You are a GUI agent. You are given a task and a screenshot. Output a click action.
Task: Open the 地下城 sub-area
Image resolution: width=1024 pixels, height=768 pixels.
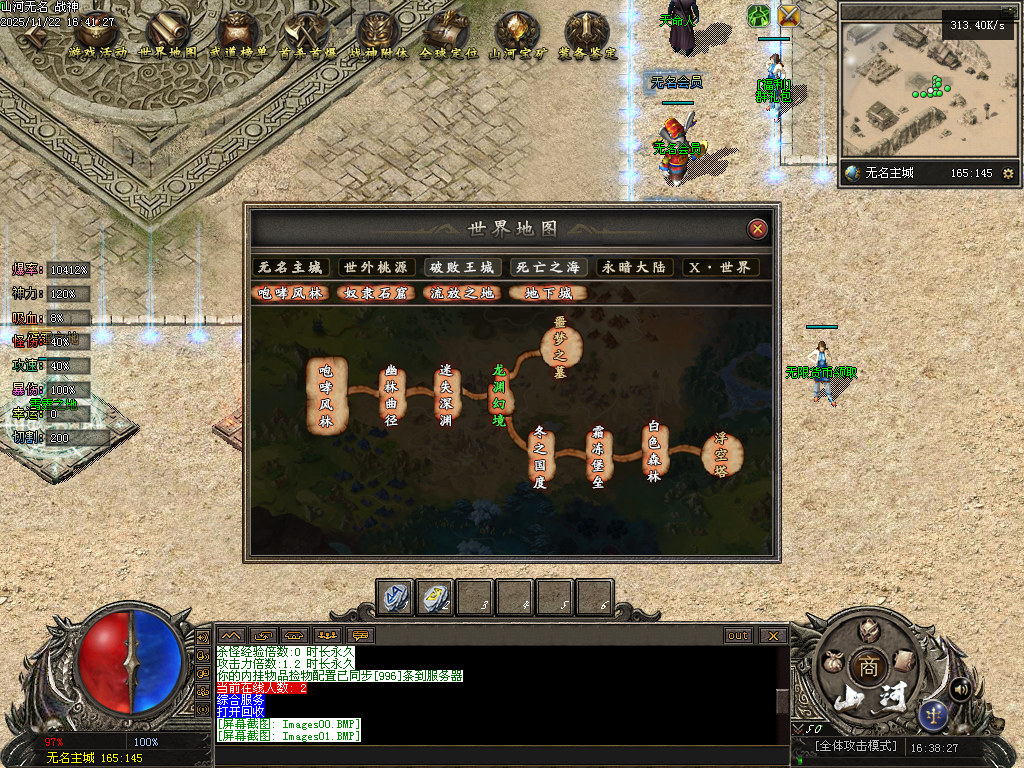pos(548,293)
